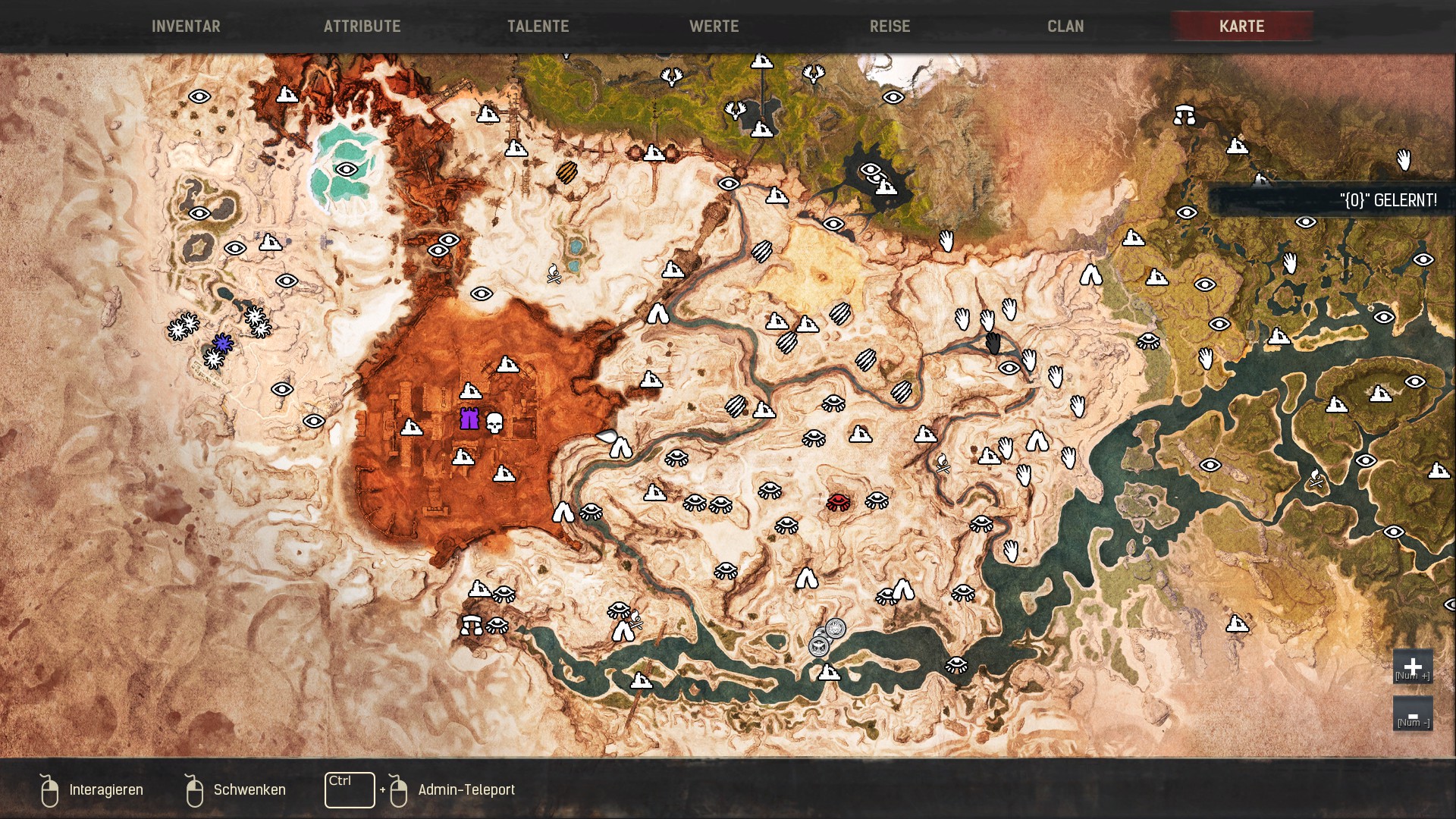Select the eye marker on turquoise lake
Screen dimensions: 1456x819
pyautogui.click(x=347, y=169)
